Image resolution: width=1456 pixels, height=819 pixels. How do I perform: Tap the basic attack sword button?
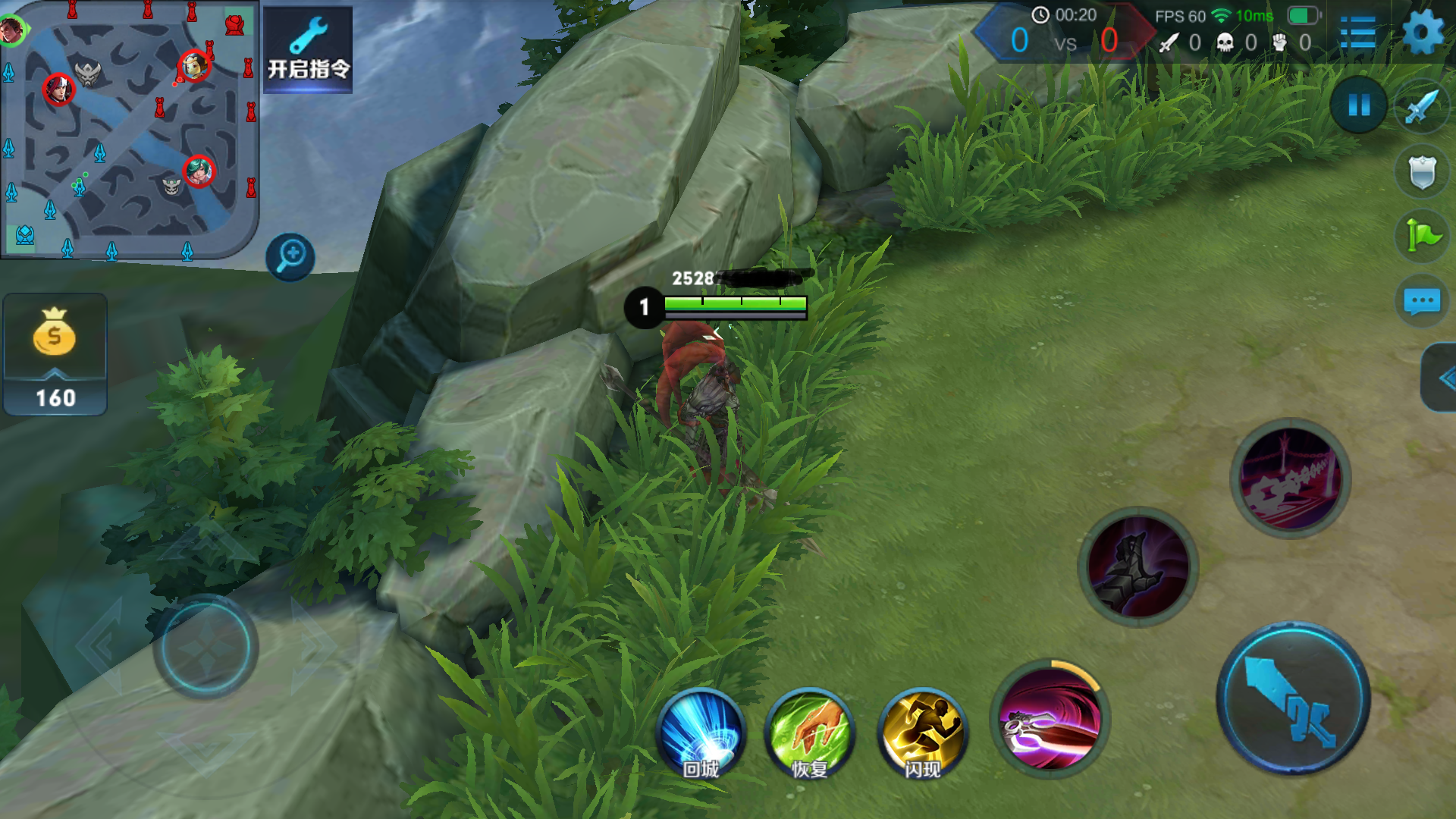[x=1294, y=699]
